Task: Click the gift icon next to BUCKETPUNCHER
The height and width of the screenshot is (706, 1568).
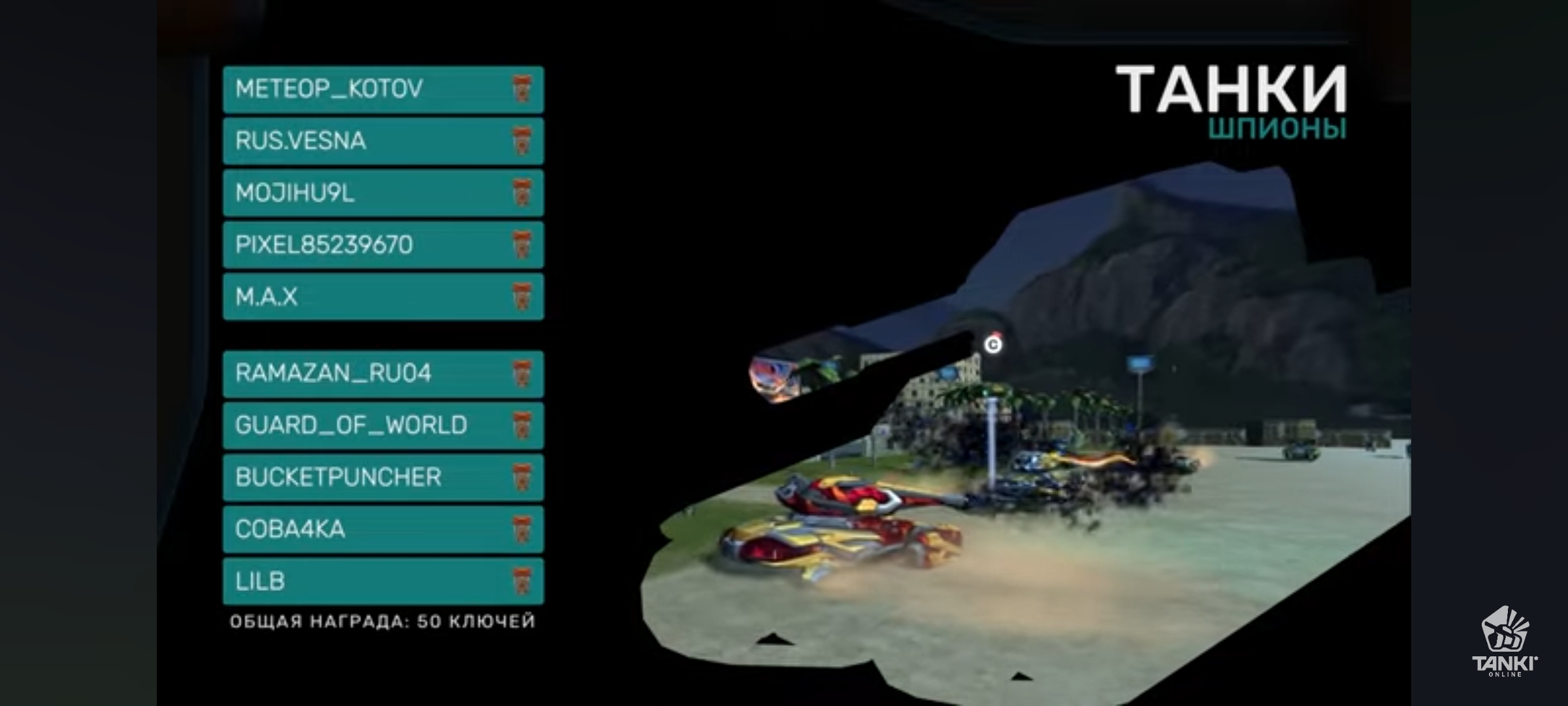Action: click(x=523, y=477)
